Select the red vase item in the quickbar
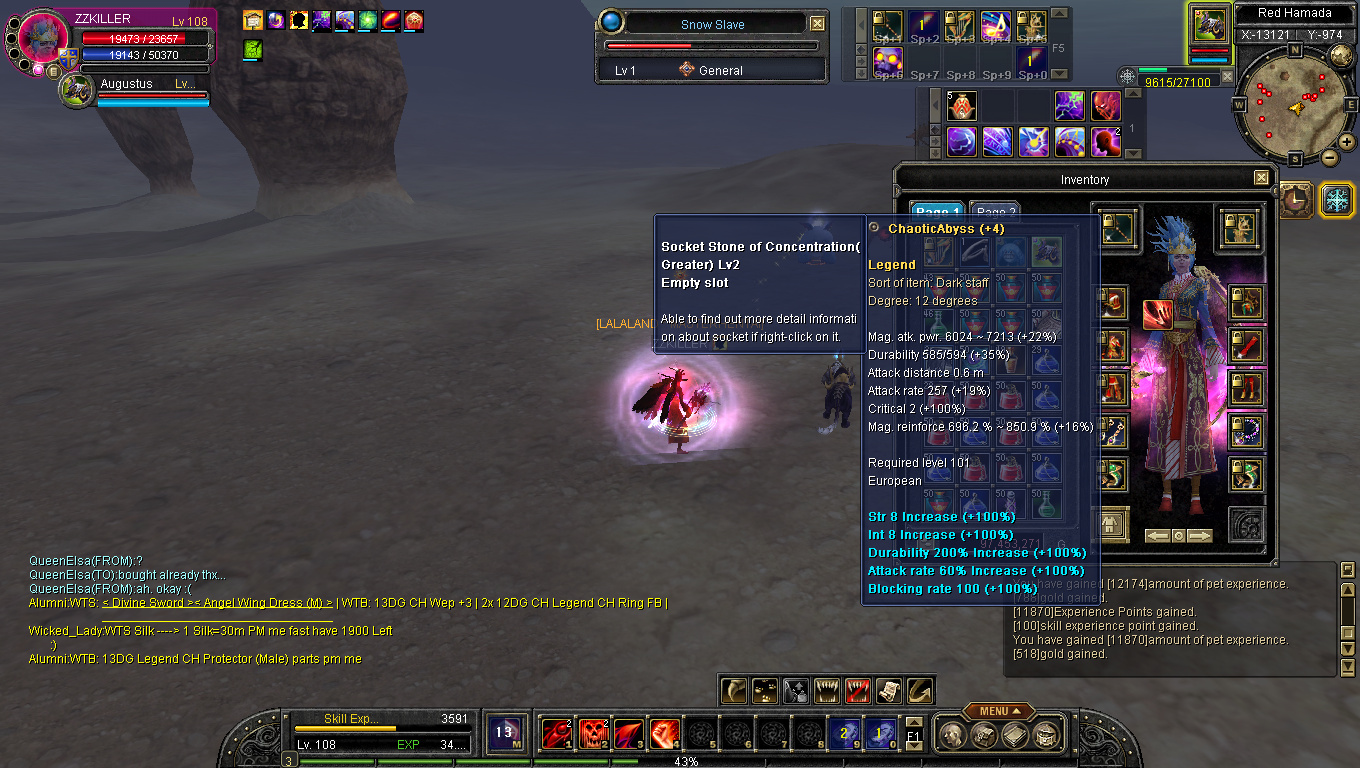 click(962, 105)
